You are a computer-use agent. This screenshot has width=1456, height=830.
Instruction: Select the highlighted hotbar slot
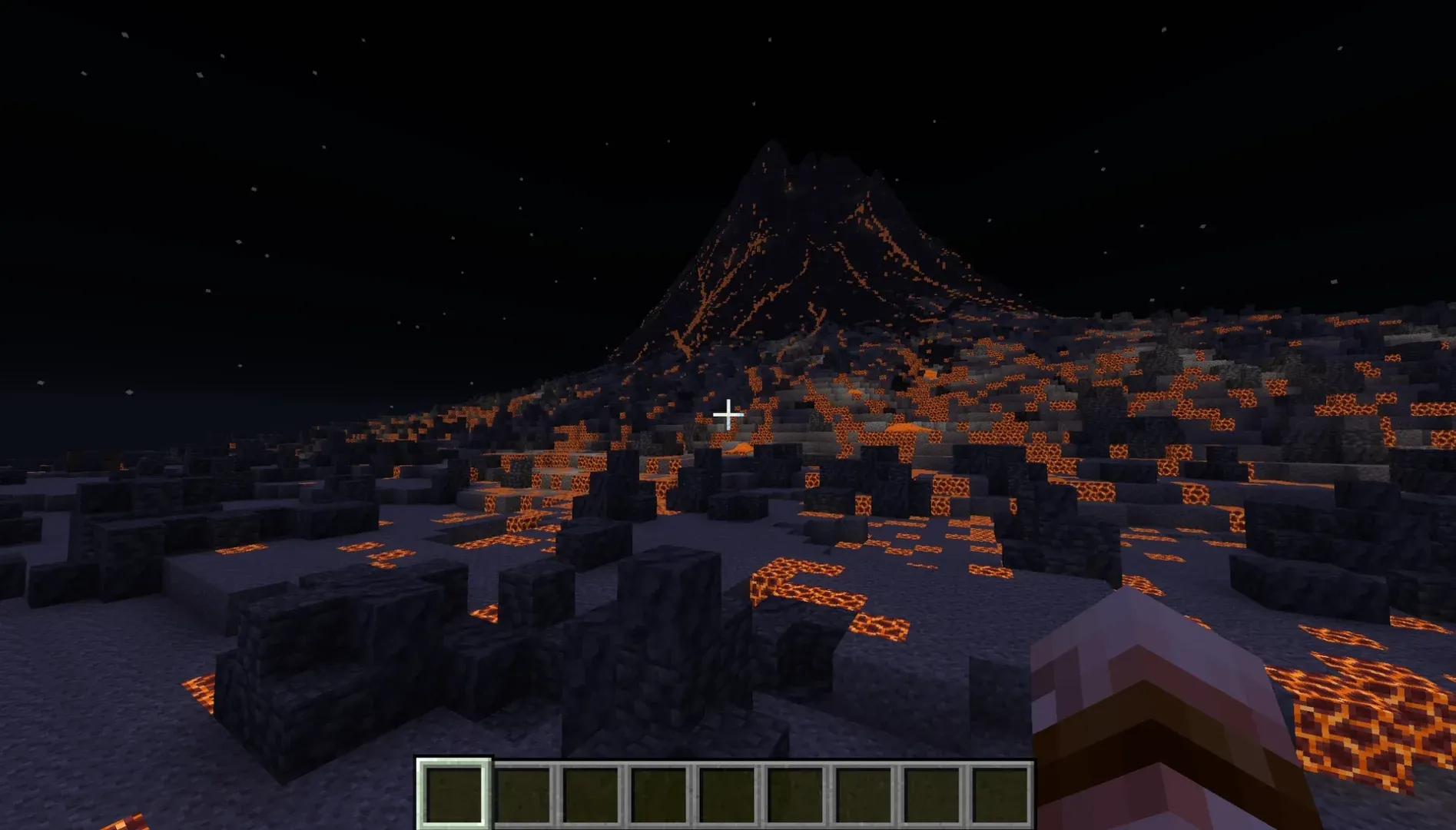point(453,794)
